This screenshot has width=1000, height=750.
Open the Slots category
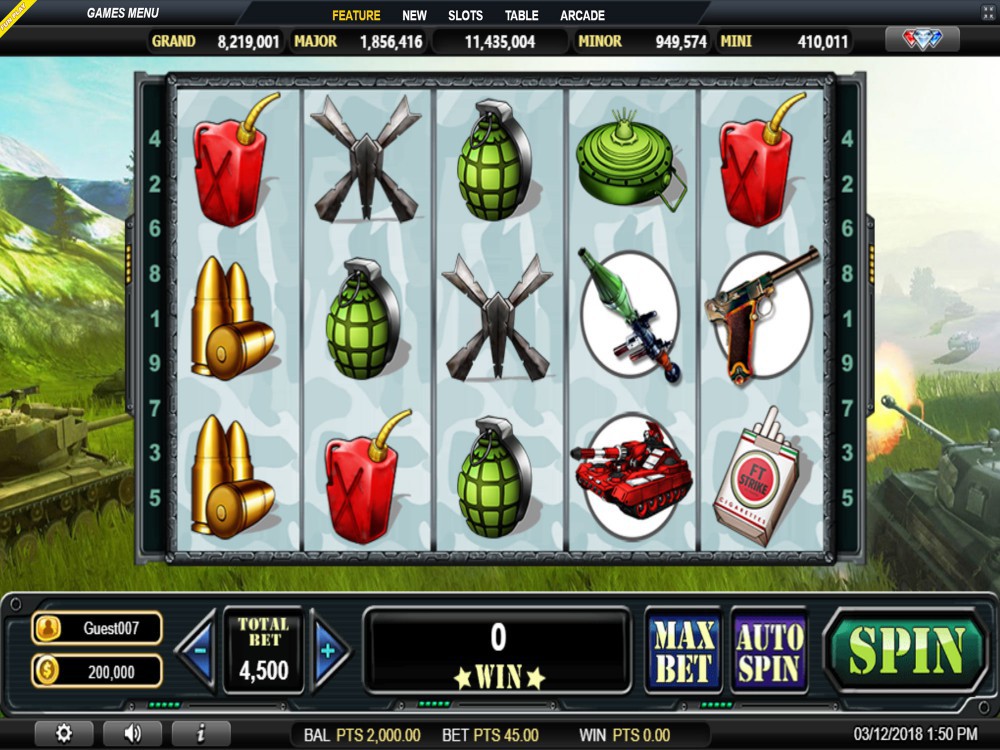click(465, 15)
